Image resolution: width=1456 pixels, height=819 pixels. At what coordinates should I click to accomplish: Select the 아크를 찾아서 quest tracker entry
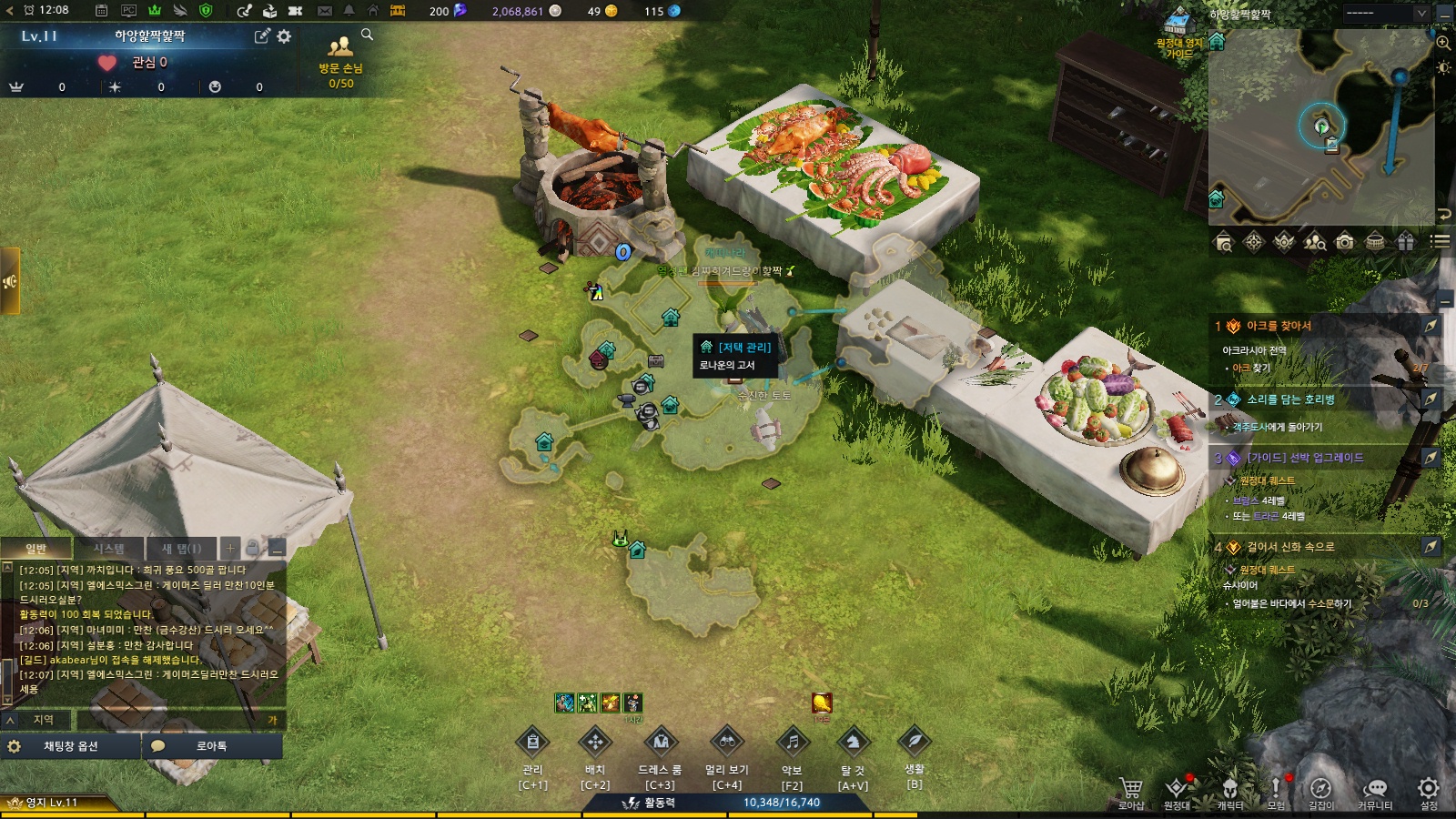click(x=1279, y=326)
